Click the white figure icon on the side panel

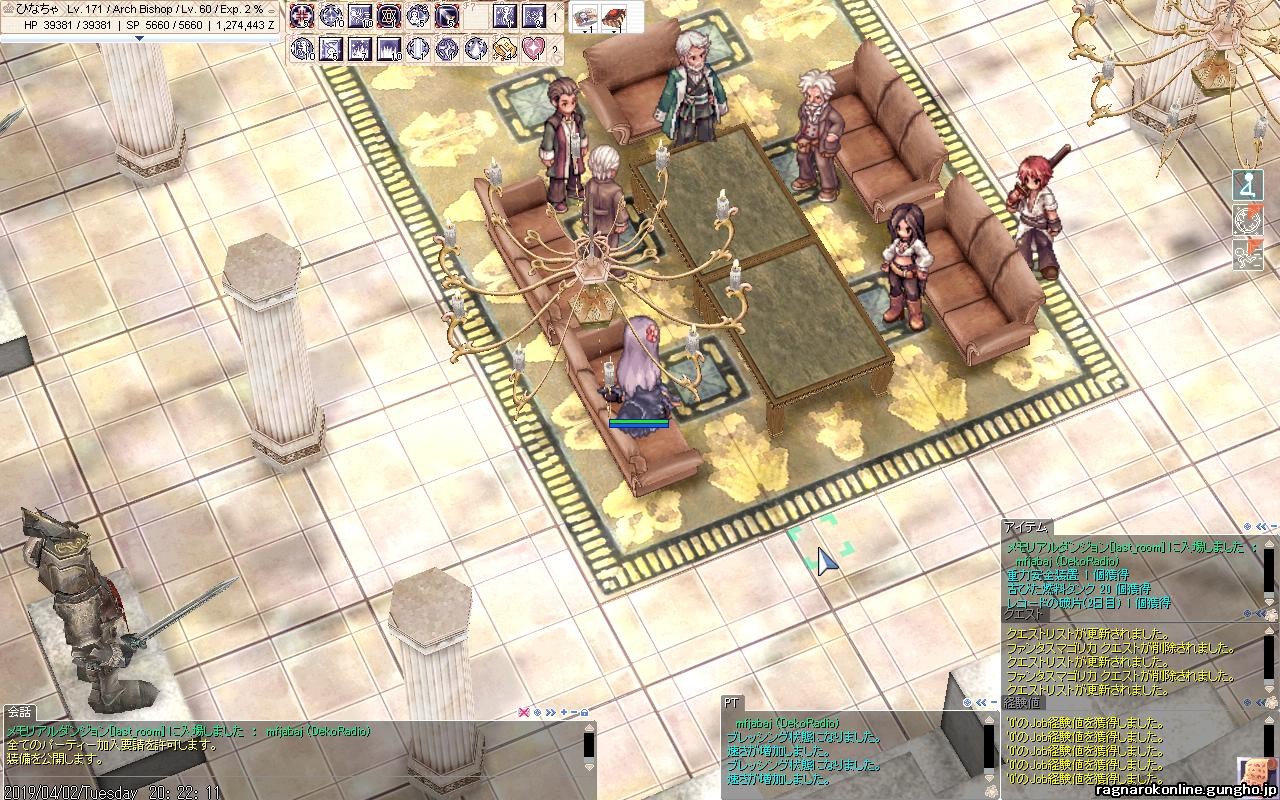point(1247,186)
